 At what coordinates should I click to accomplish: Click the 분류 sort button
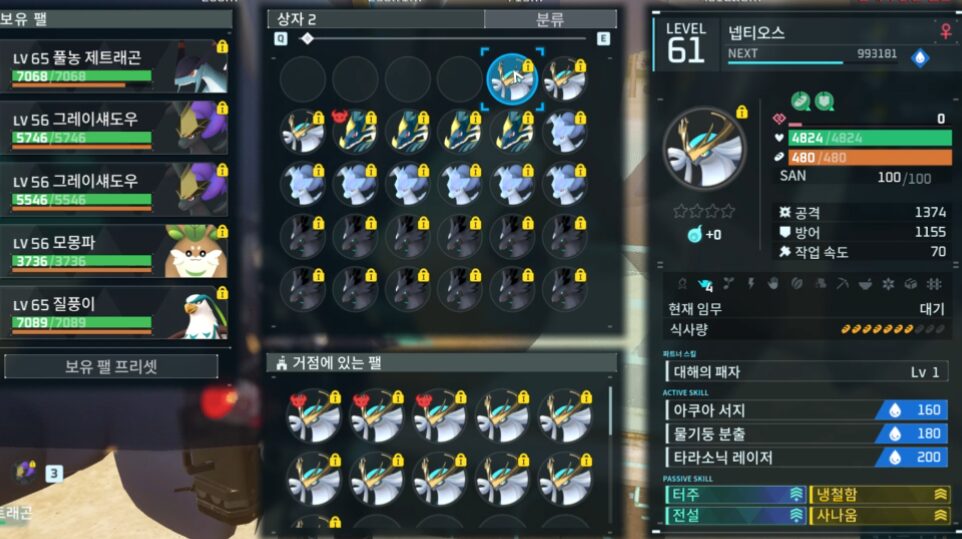click(550, 19)
